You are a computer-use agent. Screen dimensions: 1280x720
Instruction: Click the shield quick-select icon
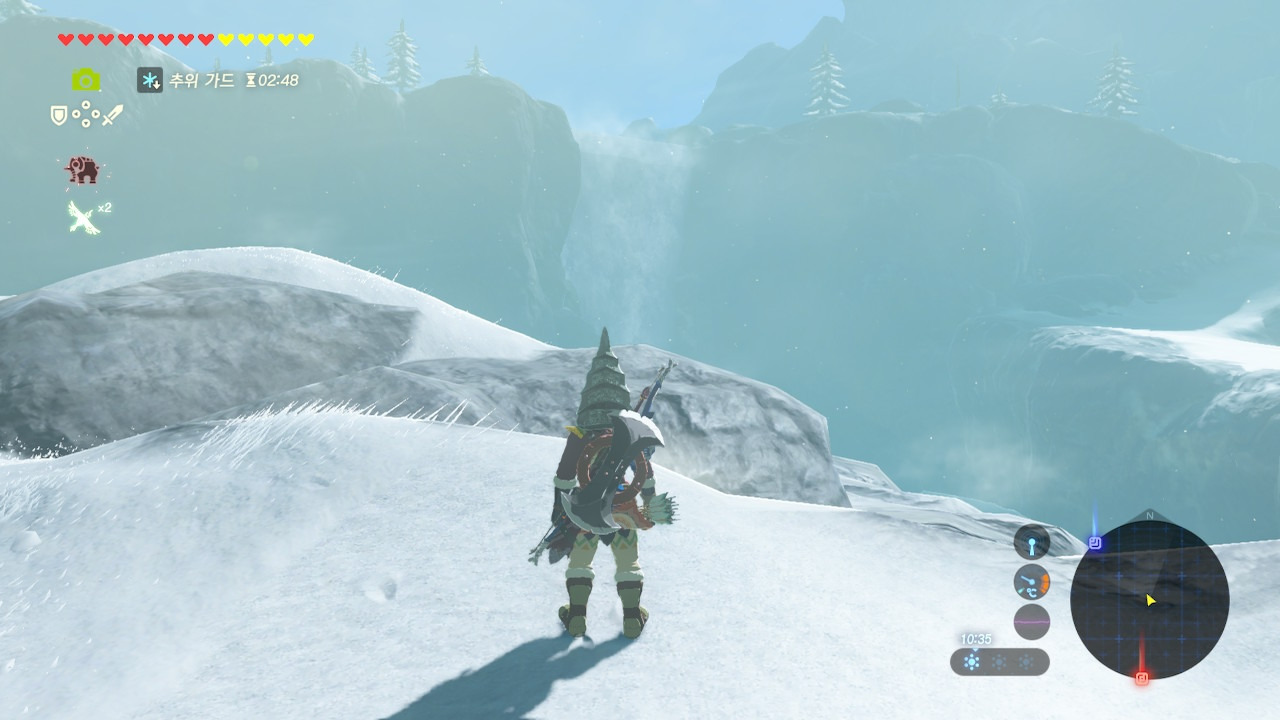coord(59,115)
